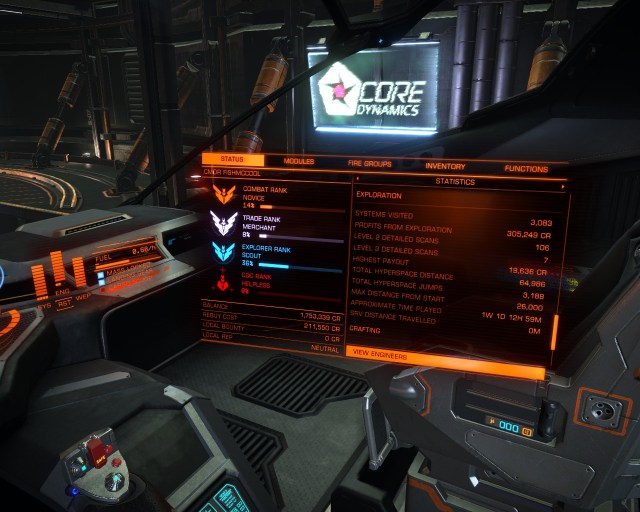This screenshot has width=640, height=512.
Task: Expand the Crafting statistics section
Action: (364, 328)
